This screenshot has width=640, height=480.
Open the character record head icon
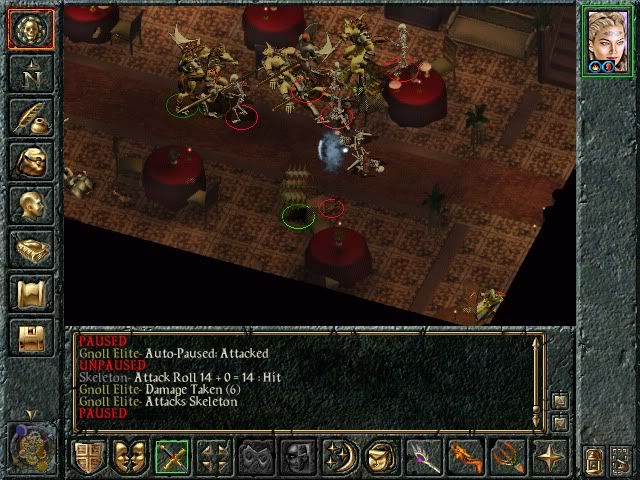pyautogui.click(x=31, y=206)
